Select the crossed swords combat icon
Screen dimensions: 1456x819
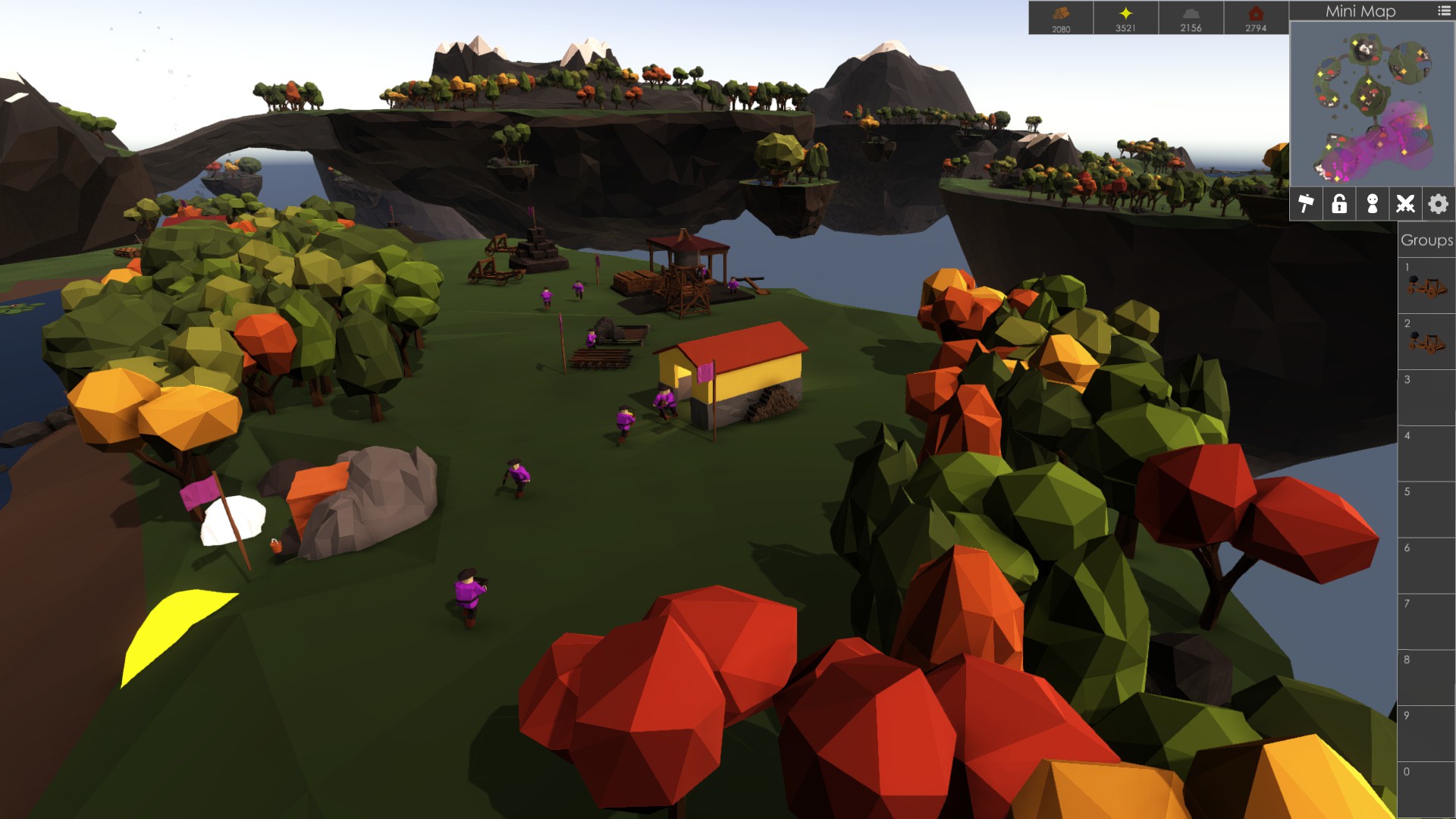click(x=1405, y=203)
